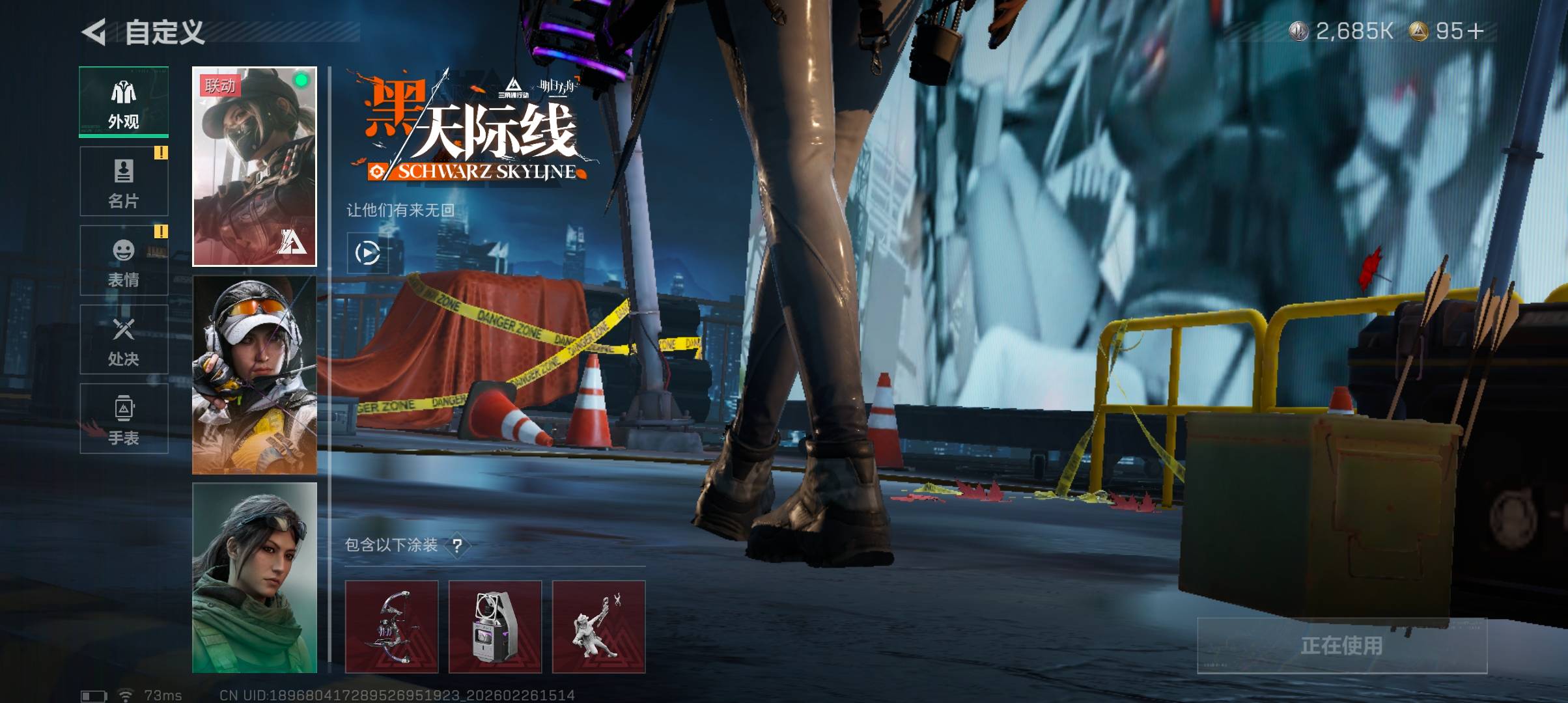This screenshot has height=703, width=1568.
Task: Select the 表情 emote tab
Action: pos(124,261)
